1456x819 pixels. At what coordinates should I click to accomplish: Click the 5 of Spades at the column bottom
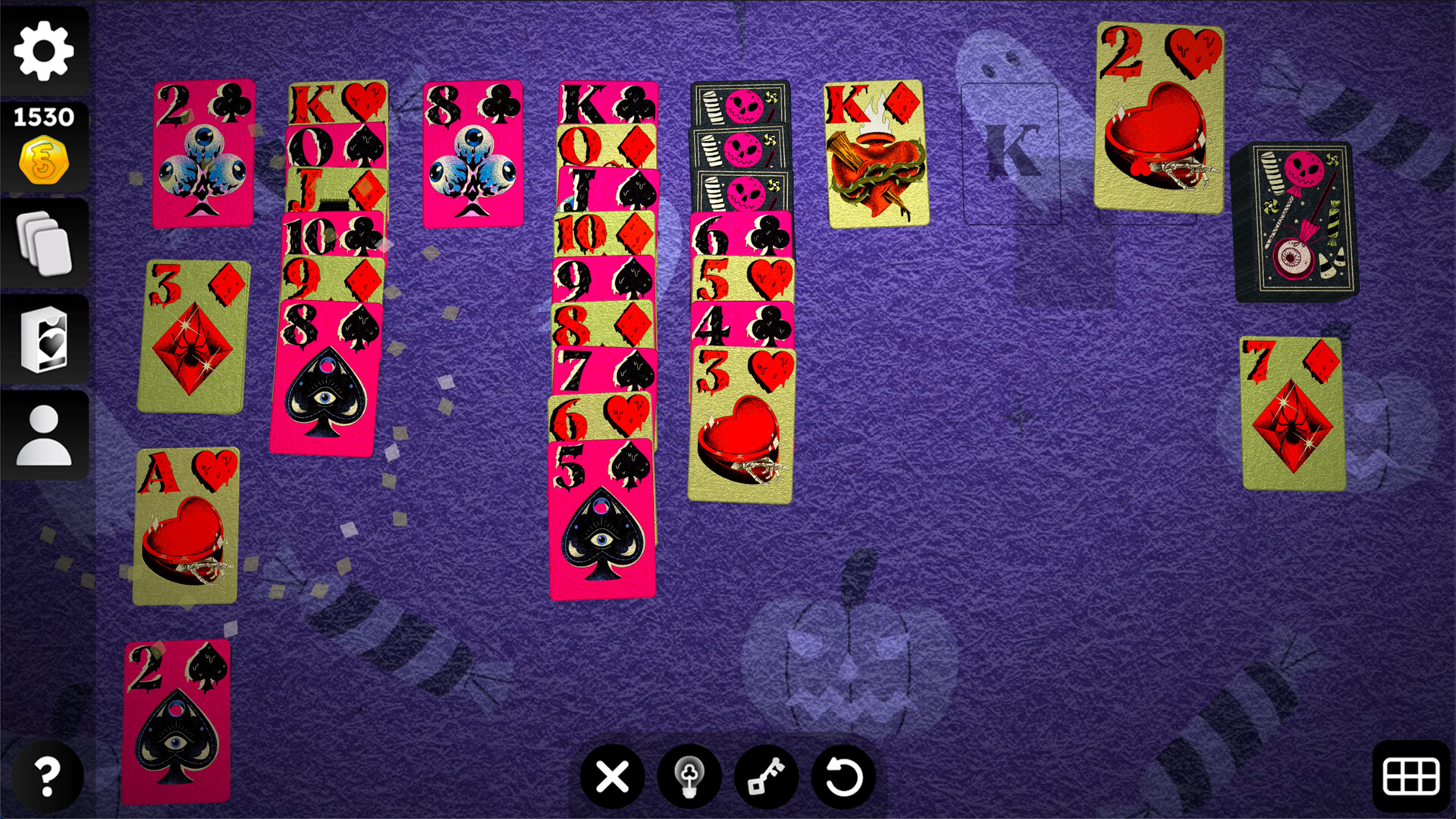pyautogui.click(x=599, y=523)
